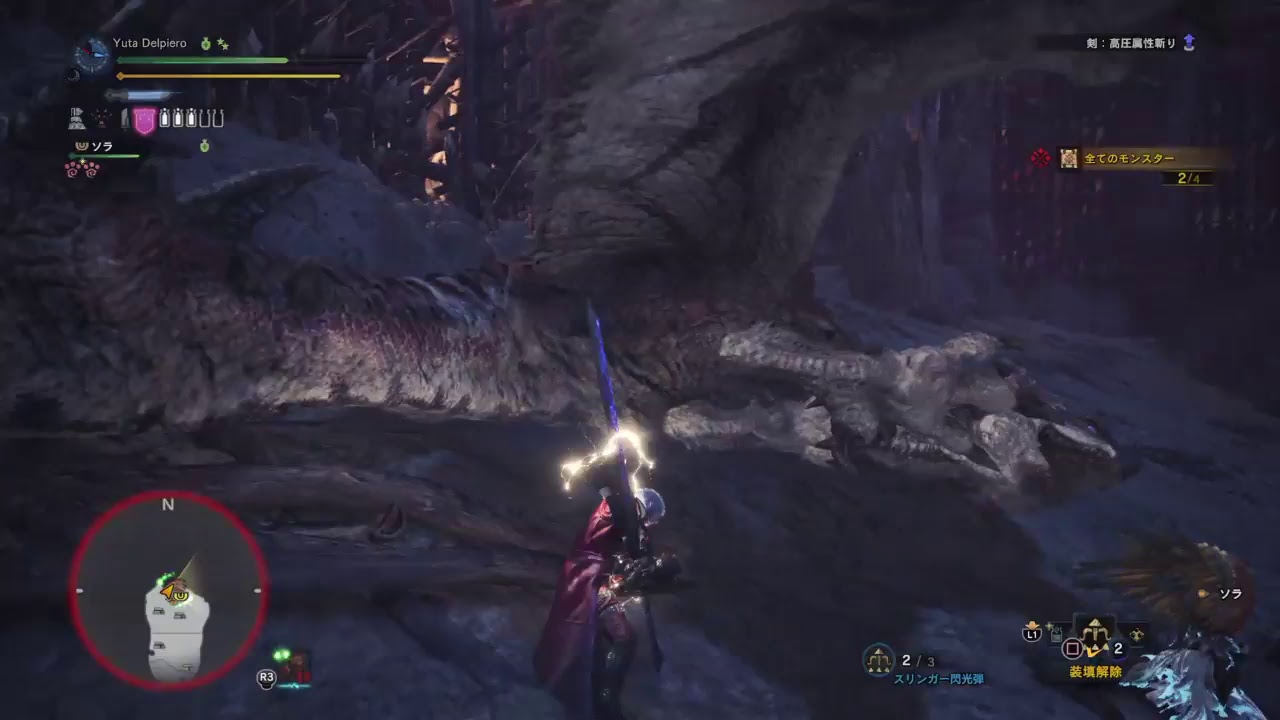This screenshot has width=1280, height=720.
Task: Click the BBQ spit item icon
Action: (x=75, y=117)
